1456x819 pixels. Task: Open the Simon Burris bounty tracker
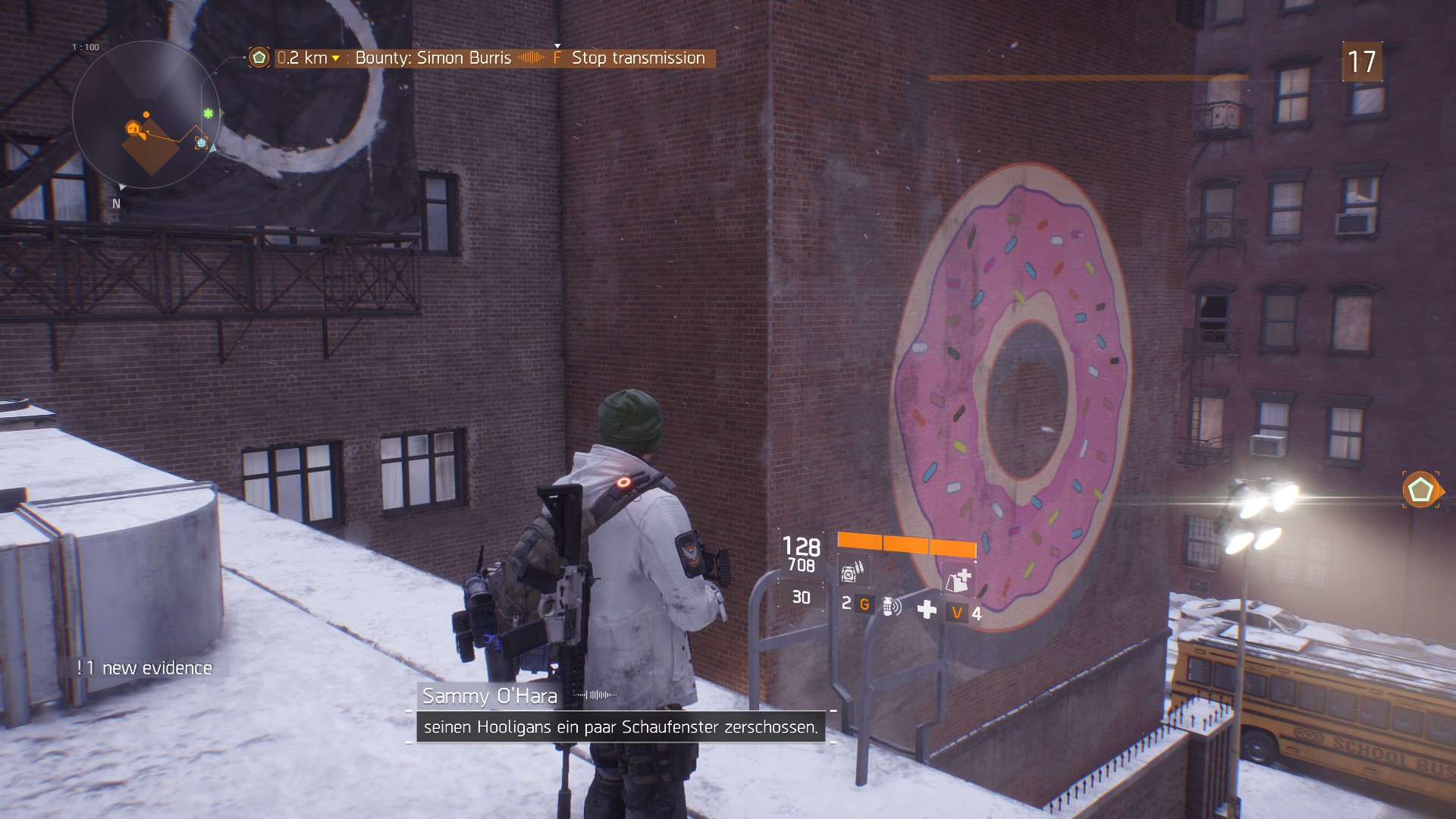[x=433, y=58]
